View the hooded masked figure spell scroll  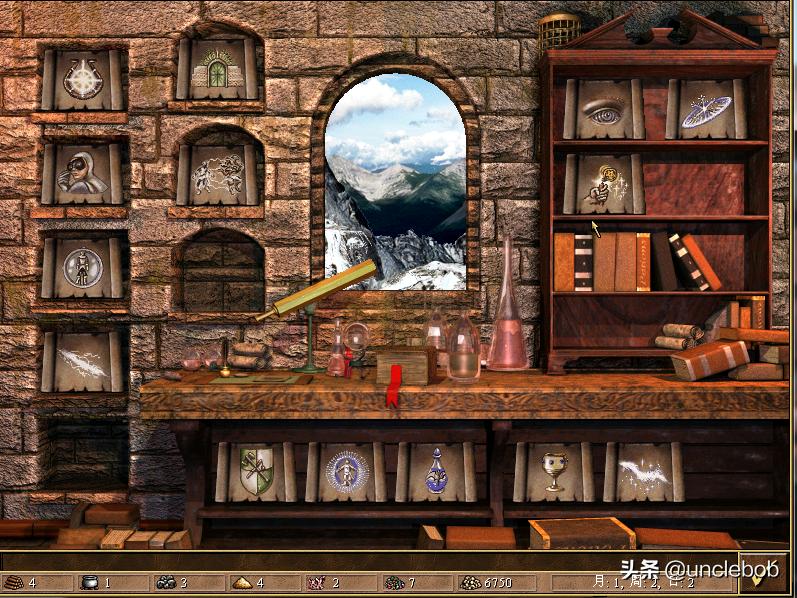(x=83, y=173)
